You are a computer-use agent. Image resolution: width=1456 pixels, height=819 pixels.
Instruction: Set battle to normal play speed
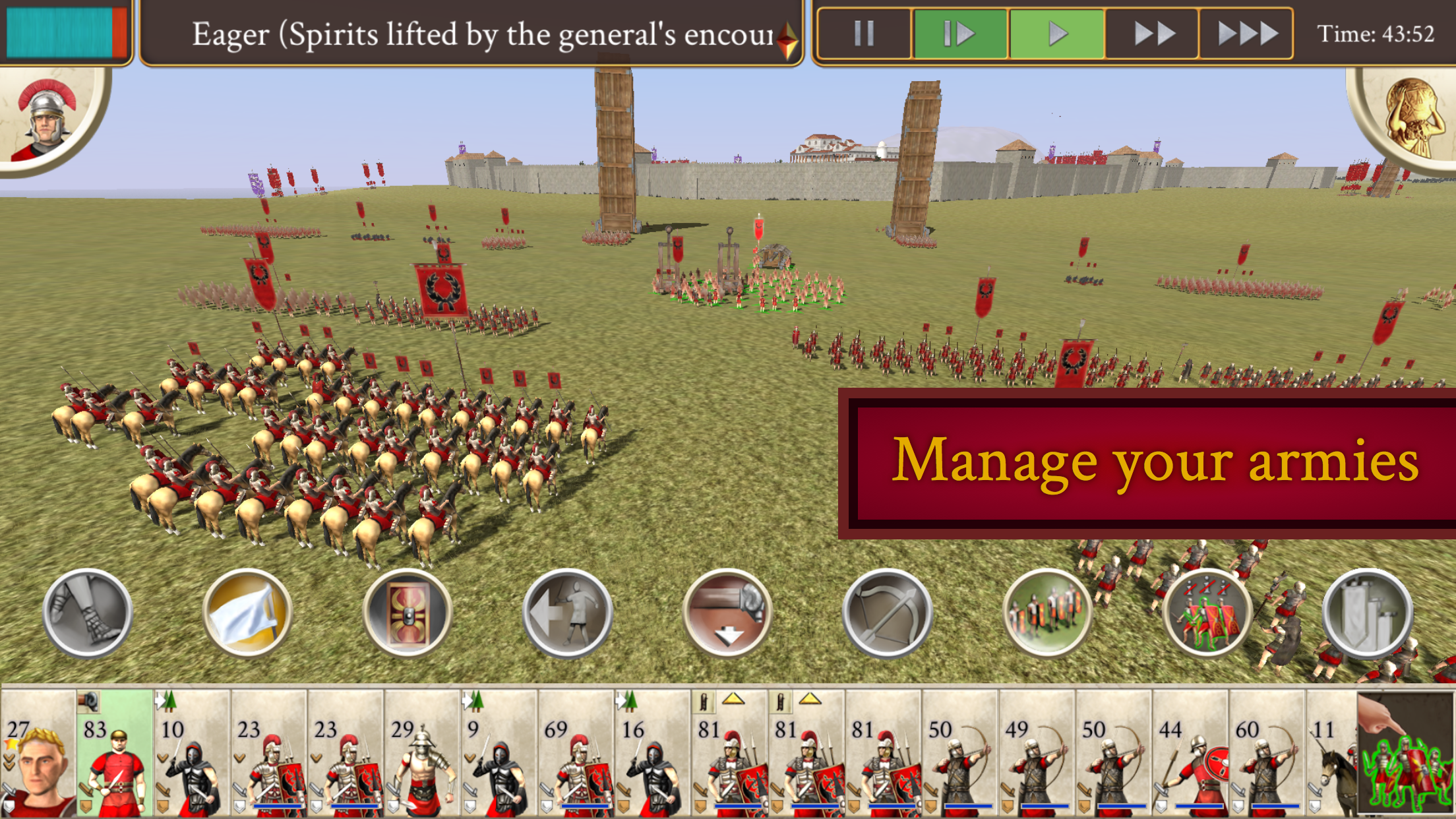click(x=1056, y=34)
